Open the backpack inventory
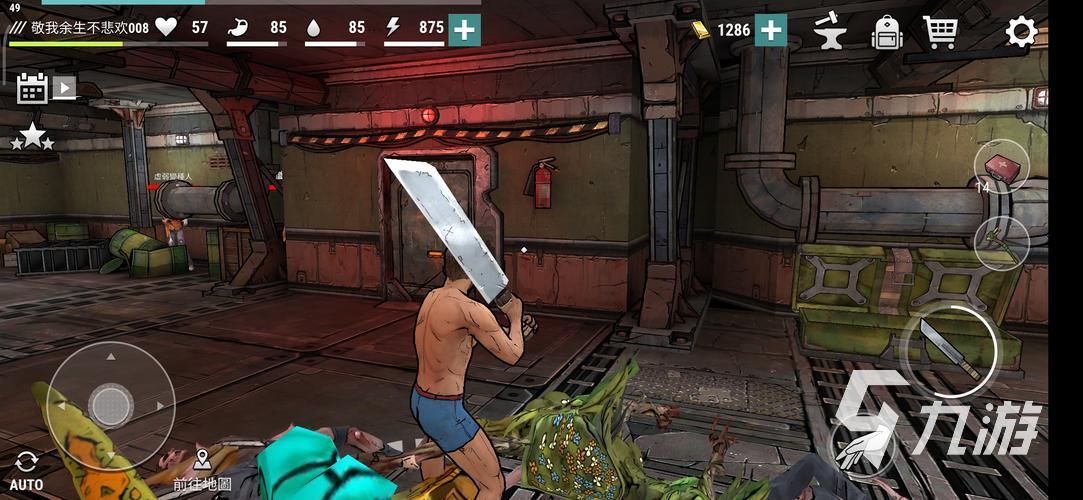Image resolution: width=1083 pixels, height=500 pixels. [886, 32]
